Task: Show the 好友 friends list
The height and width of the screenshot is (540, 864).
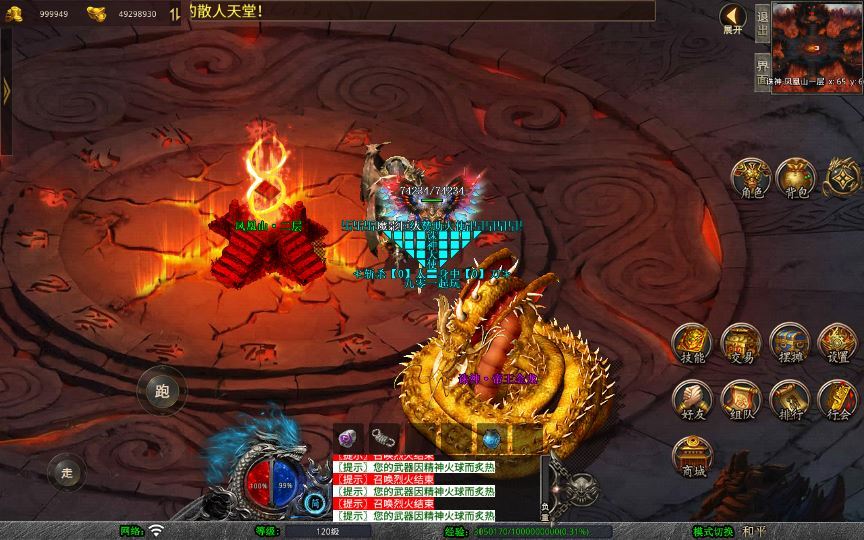Action: [x=692, y=400]
